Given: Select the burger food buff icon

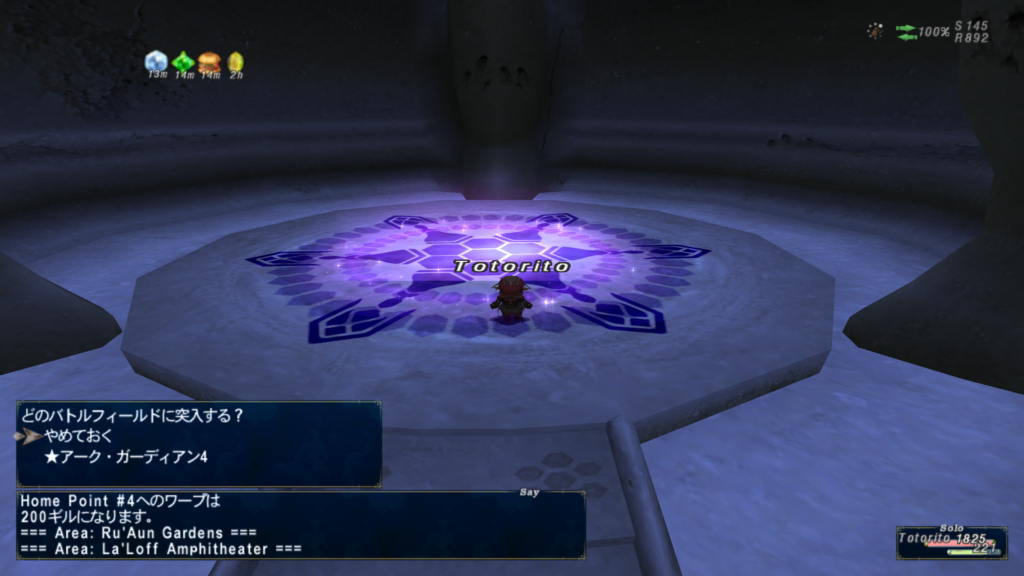Looking at the screenshot, I should 209,62.
